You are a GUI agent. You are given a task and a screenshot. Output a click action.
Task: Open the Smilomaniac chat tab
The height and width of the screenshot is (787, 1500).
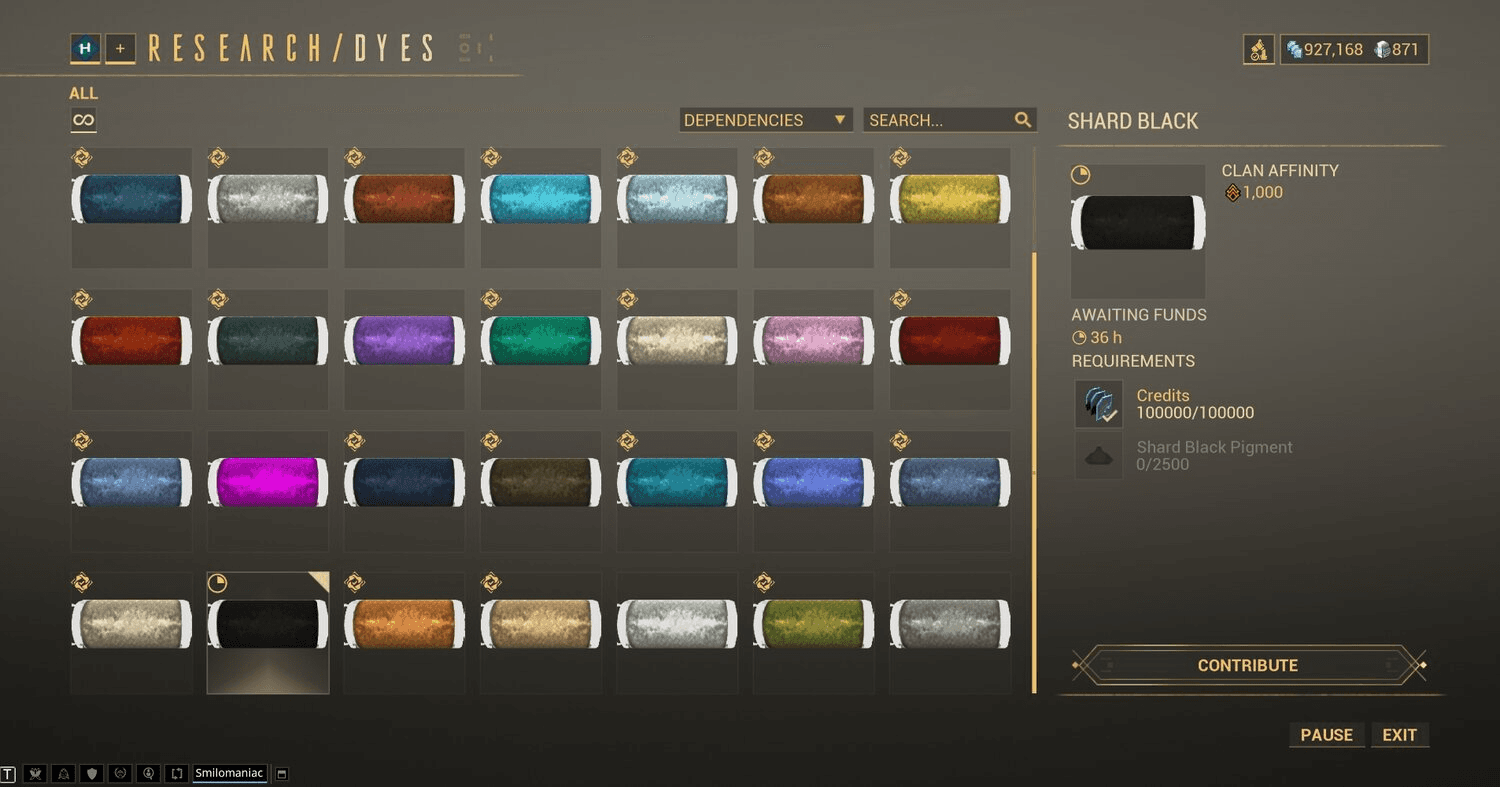pyautogui.click(x=229, y=773)
